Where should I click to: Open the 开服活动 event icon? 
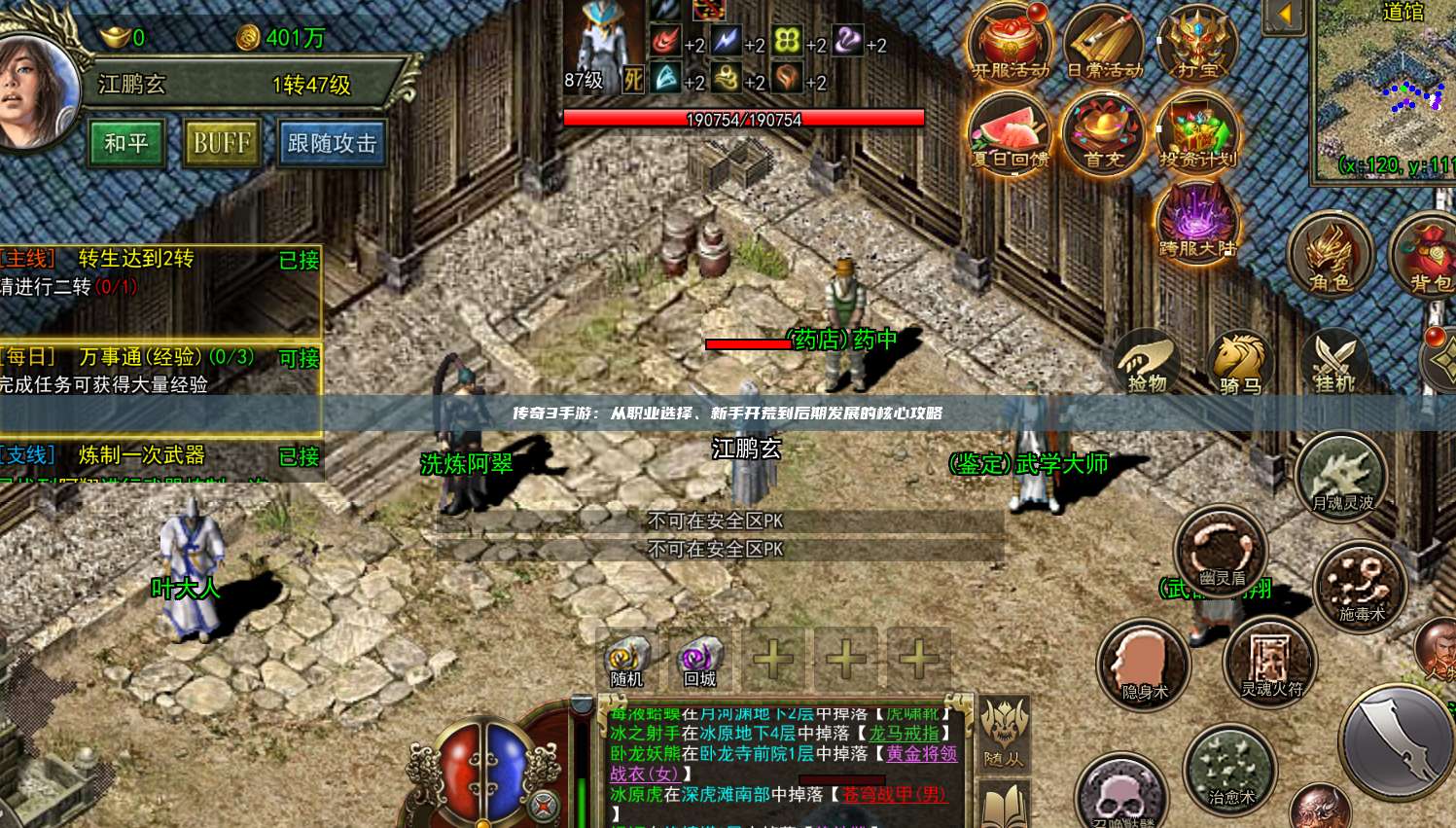click(1011, 45)
